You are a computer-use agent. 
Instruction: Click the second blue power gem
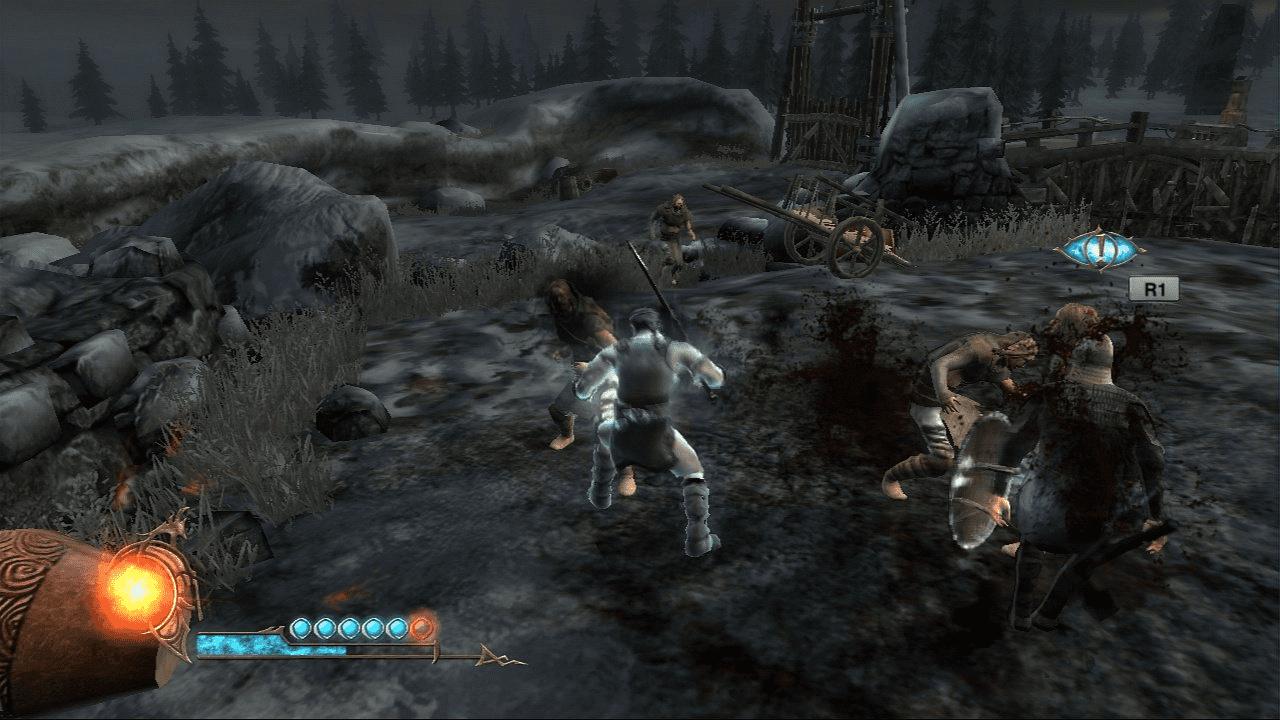coord(327,629)
